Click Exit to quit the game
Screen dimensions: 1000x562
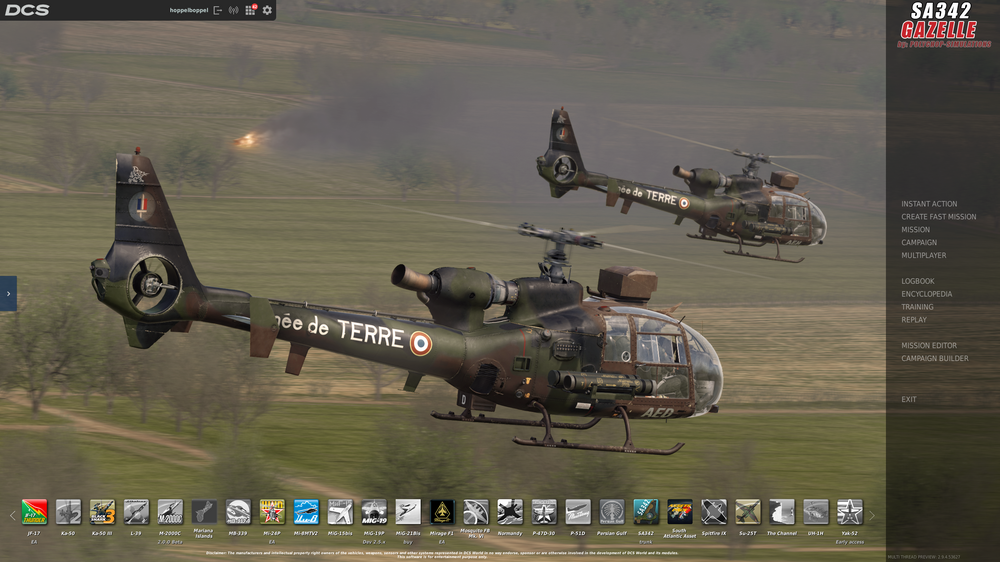[908, 400]
